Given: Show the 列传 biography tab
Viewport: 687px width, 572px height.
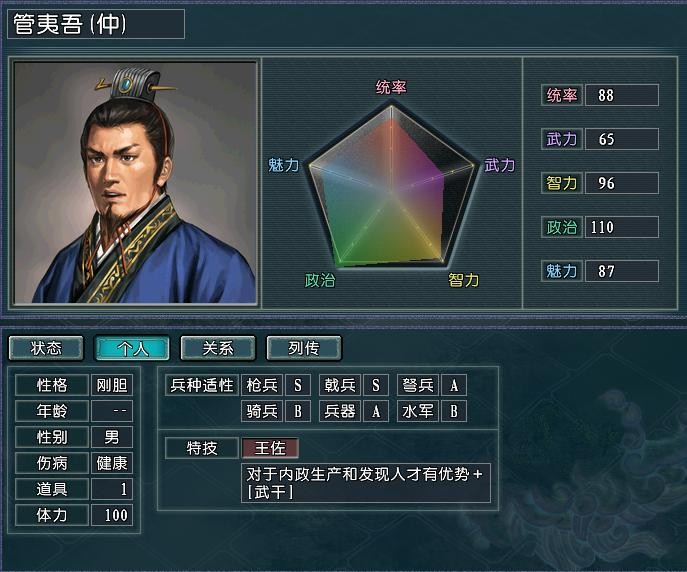Looking at the screenshot, I should pyautogui.click(x=304, y=348).
